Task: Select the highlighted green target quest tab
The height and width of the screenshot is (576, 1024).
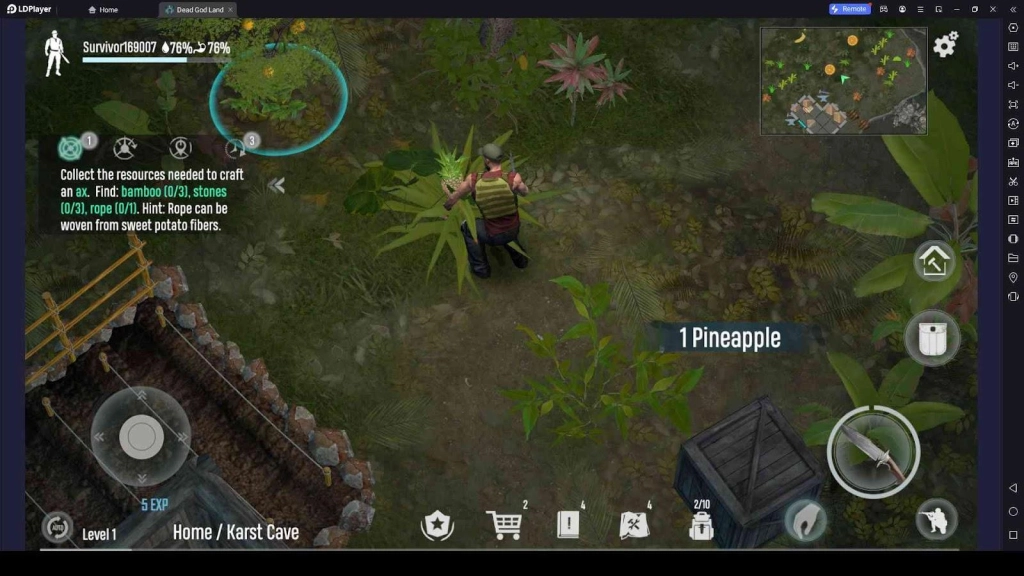Action: click(x=71, y=148)
